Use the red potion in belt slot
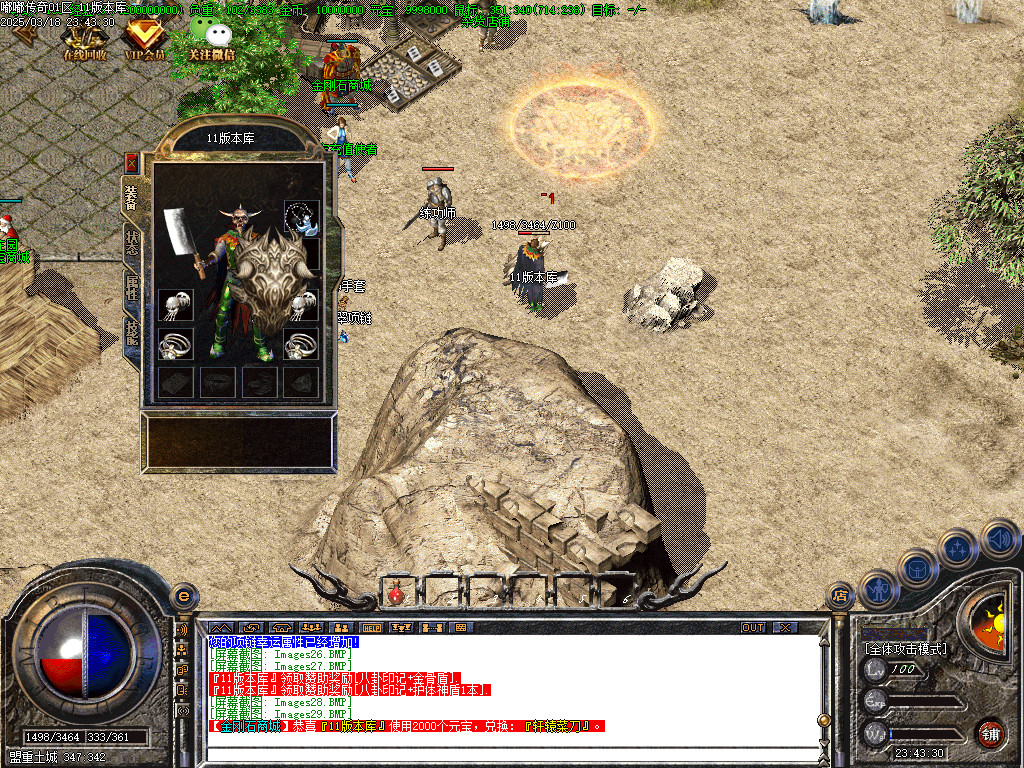This screenshot has width=1024, height=768. 396,593
